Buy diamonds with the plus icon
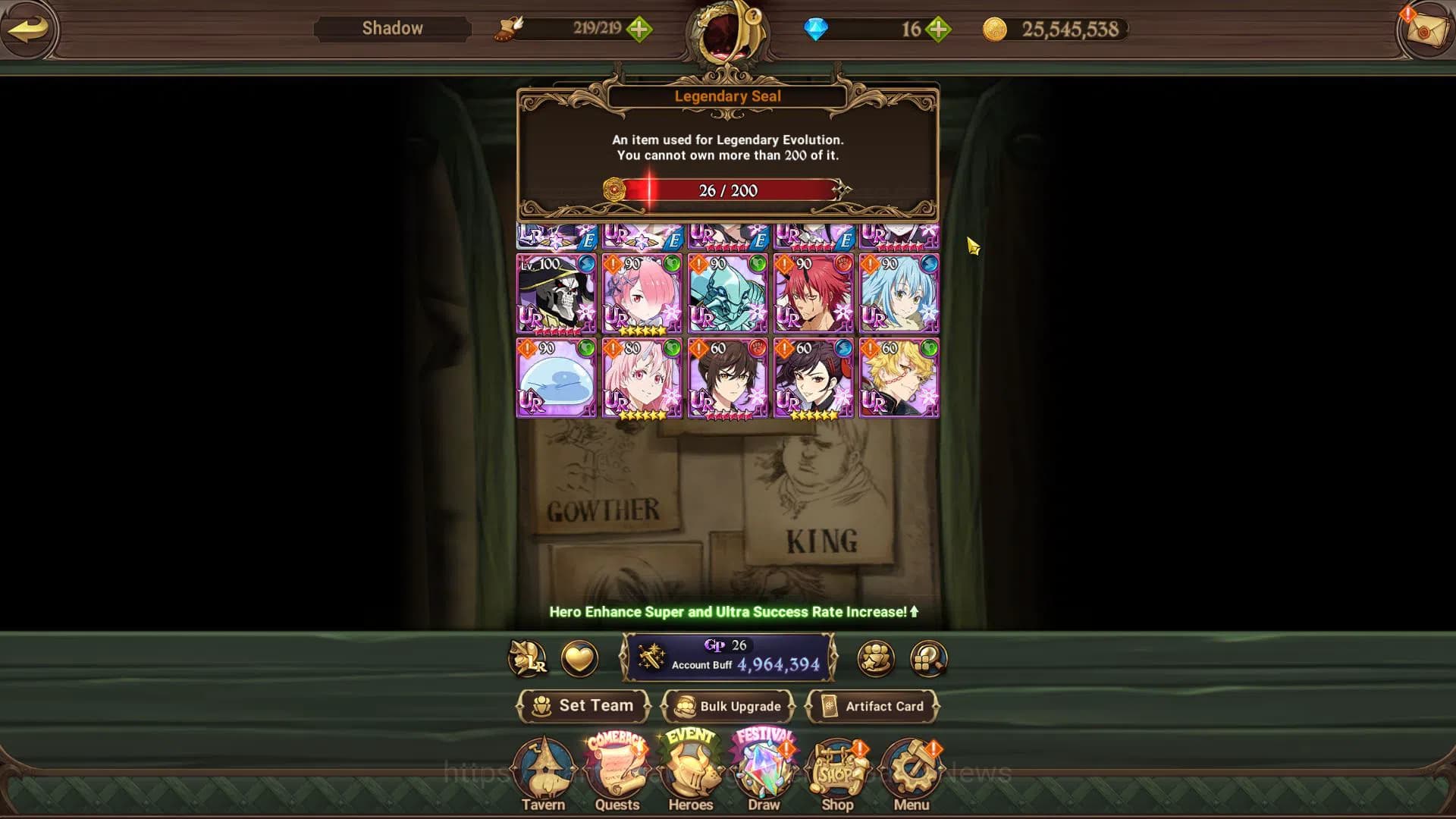 click(x=938, y=29)
